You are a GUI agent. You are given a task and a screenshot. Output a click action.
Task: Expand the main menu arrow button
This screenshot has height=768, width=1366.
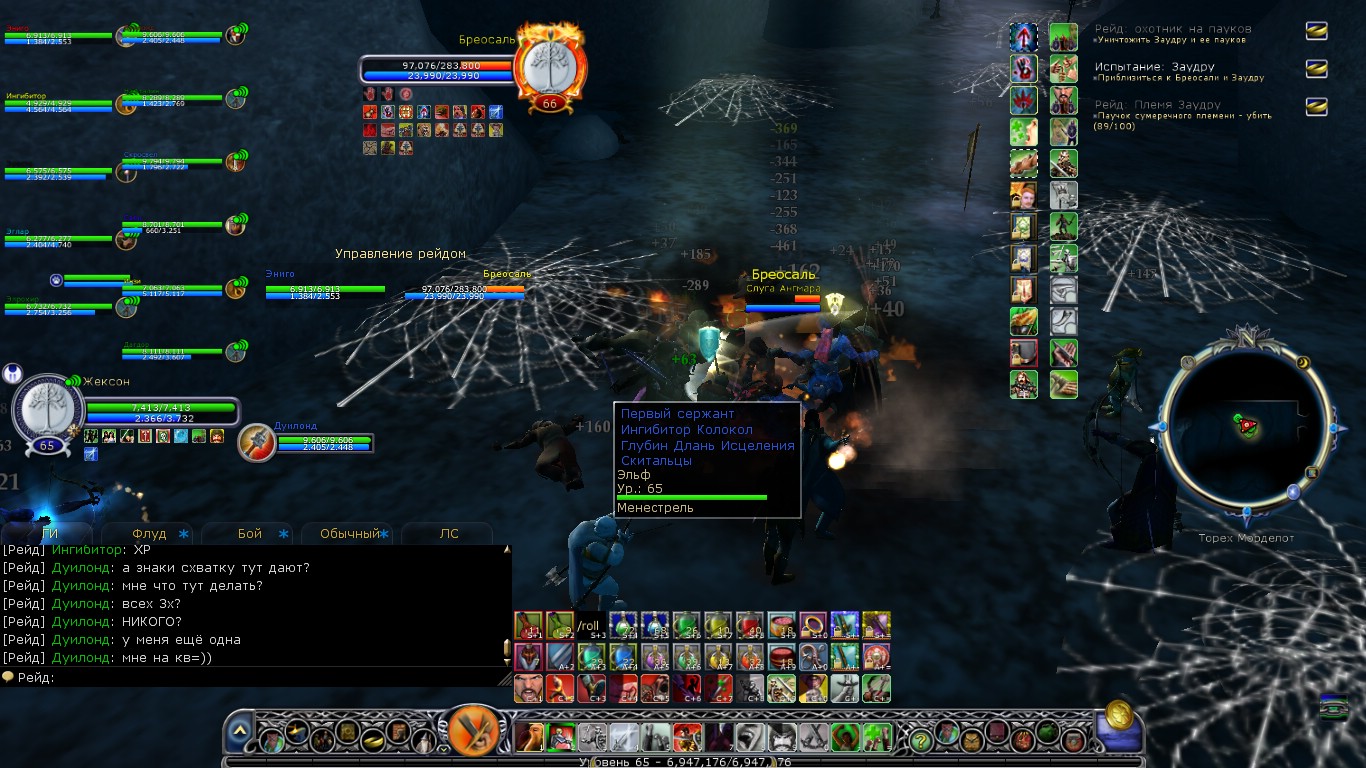click(239, 736)
